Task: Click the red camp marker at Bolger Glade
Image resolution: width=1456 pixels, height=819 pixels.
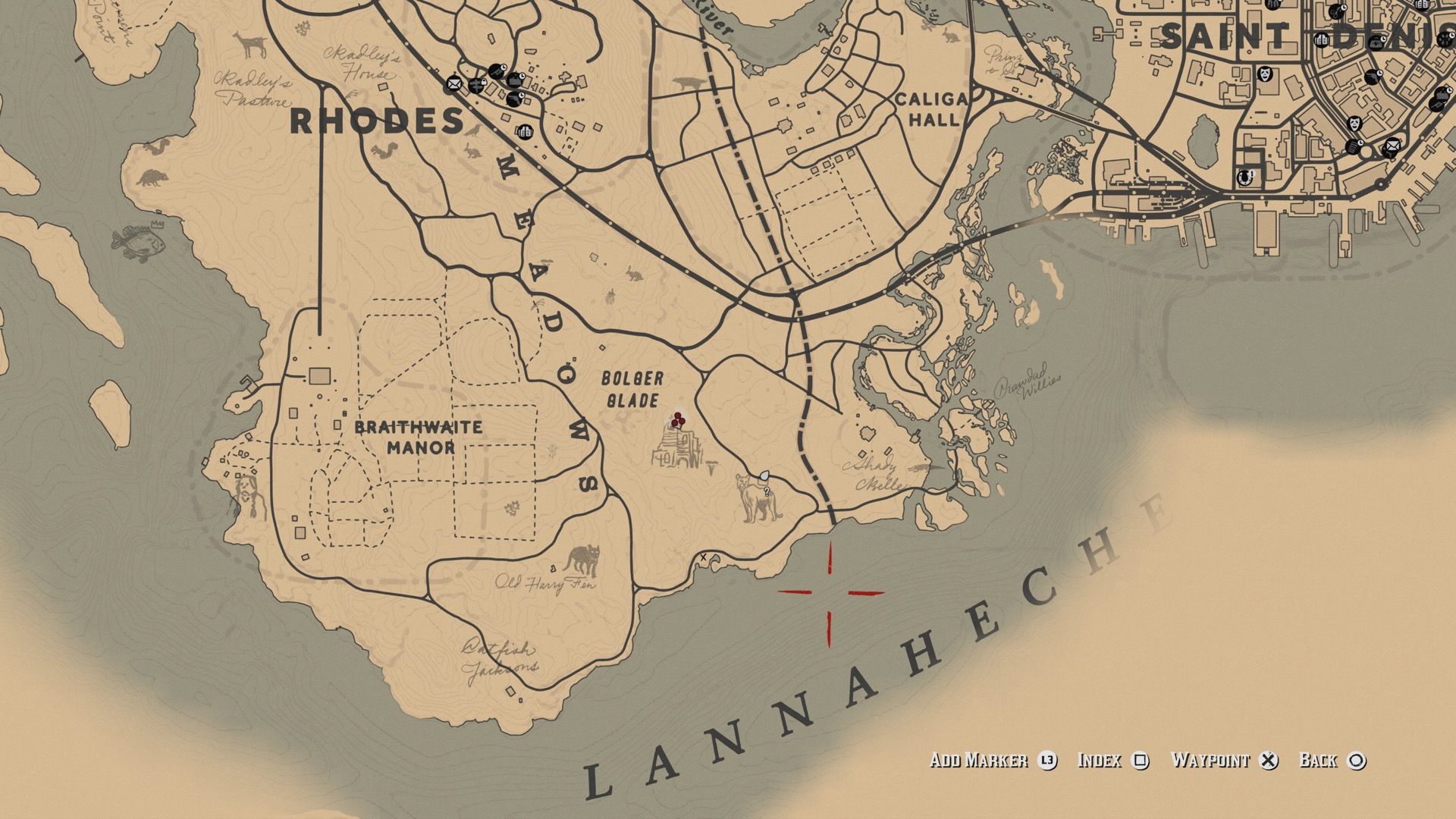Action: pos(677,419)
